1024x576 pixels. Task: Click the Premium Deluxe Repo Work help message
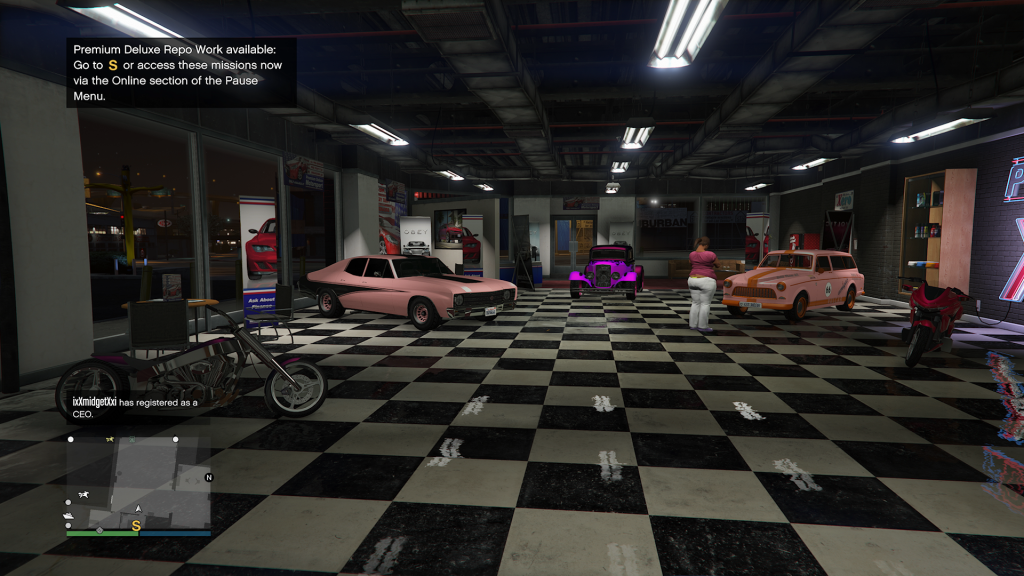(x=181, y=72)
